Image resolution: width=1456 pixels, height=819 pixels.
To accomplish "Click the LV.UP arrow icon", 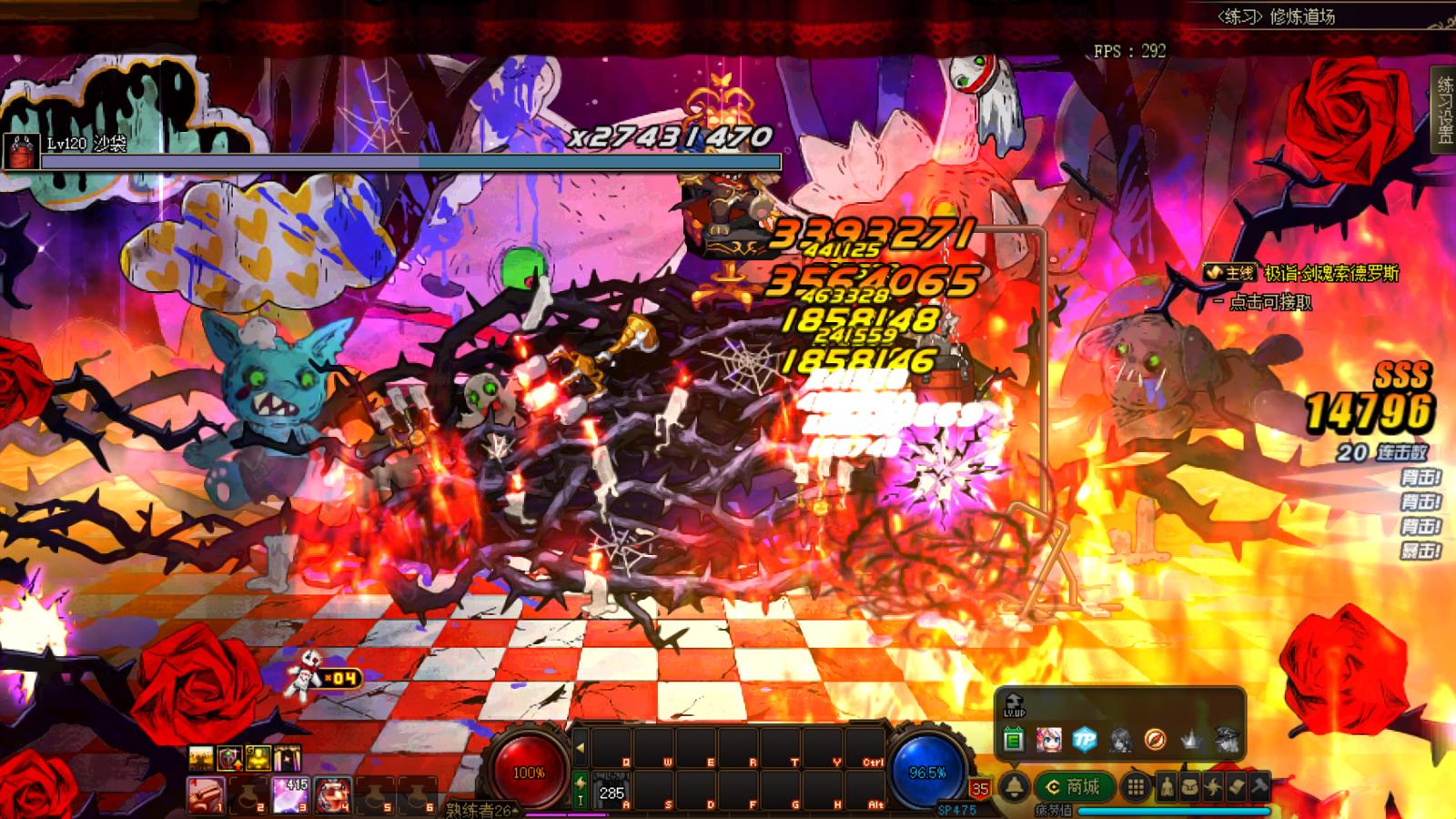I will (1014, 705).
